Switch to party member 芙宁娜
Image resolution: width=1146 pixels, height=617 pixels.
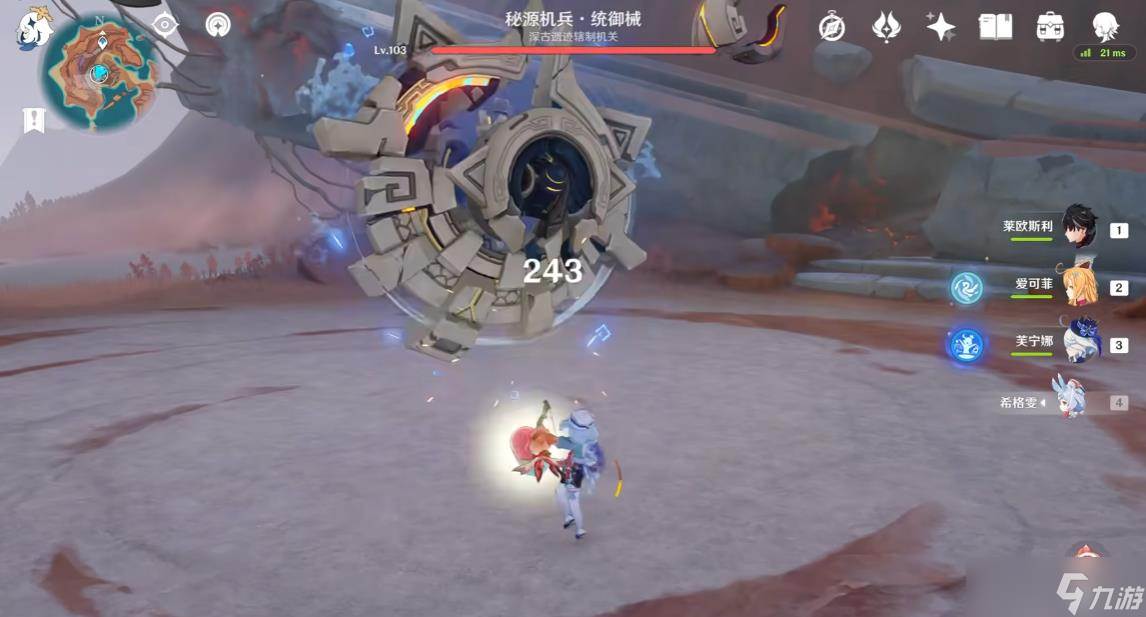pos(1078,343)
